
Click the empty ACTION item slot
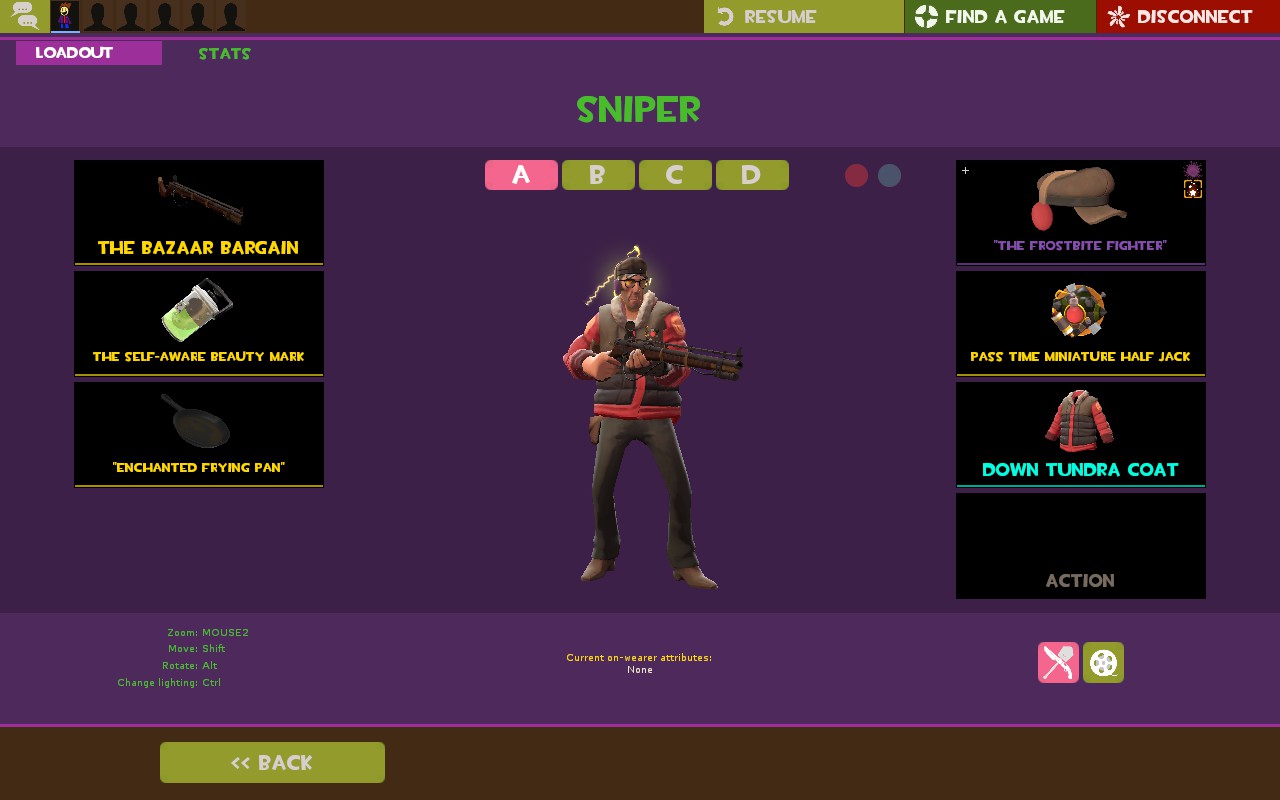pos(1080,545)
